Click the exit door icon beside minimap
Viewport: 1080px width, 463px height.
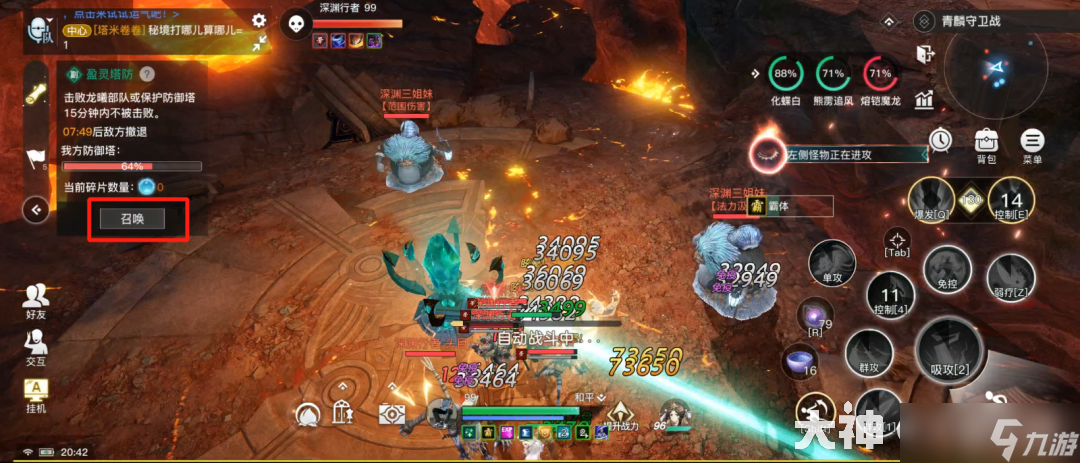[924, 56]
